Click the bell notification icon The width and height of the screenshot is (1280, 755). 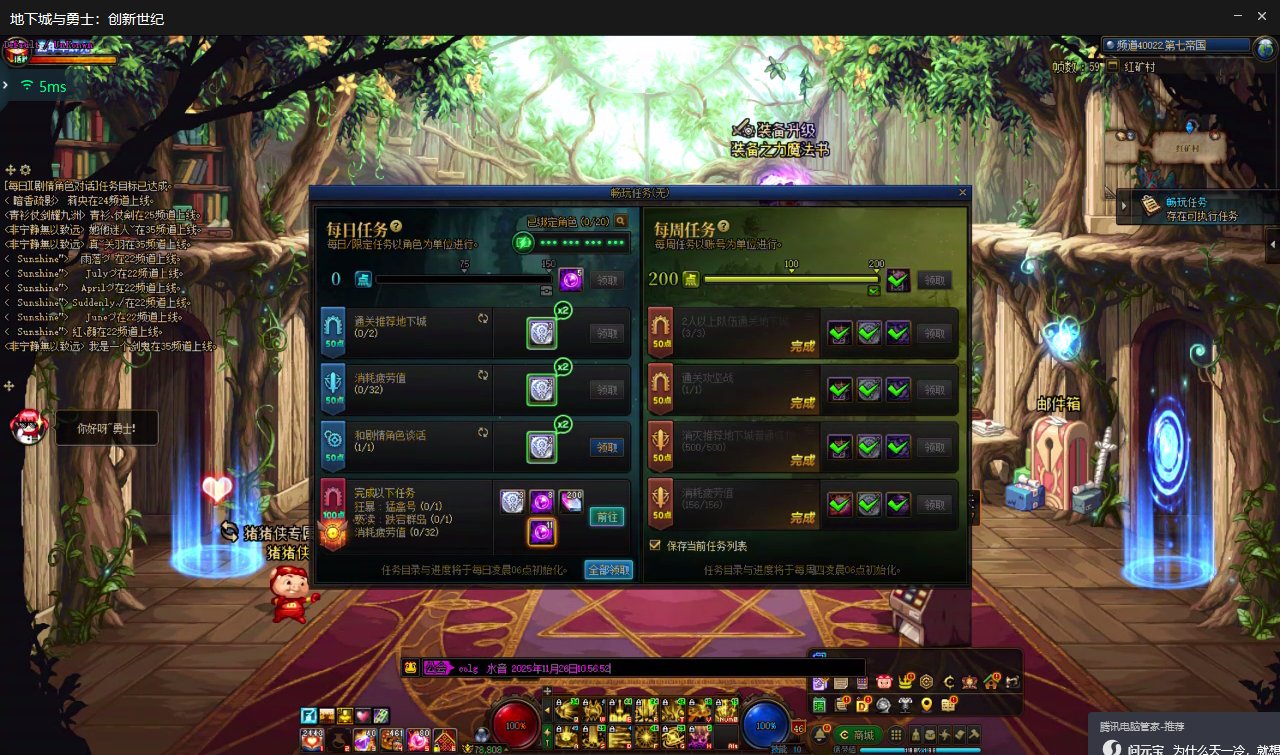pyautogui.click(x=820, y=735)
